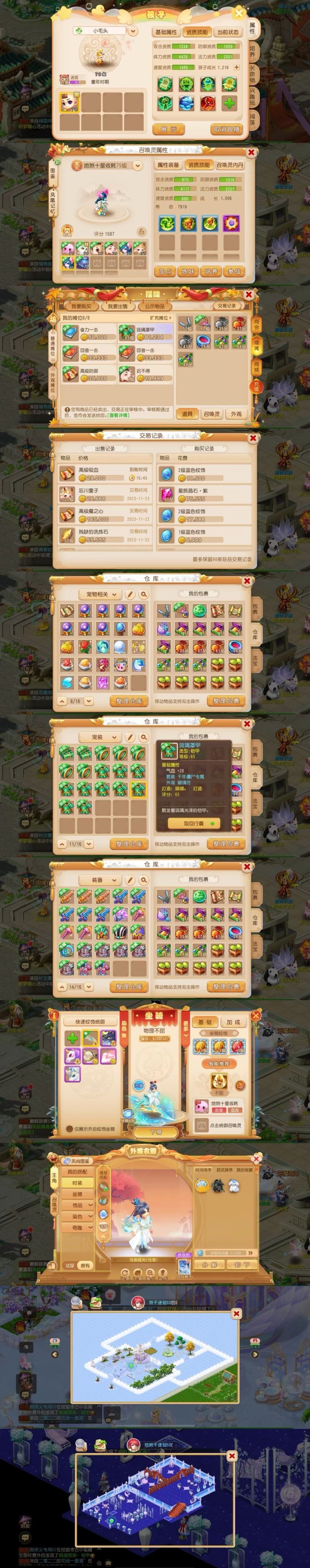Switch to the 我要购买 stall tab

82,306
